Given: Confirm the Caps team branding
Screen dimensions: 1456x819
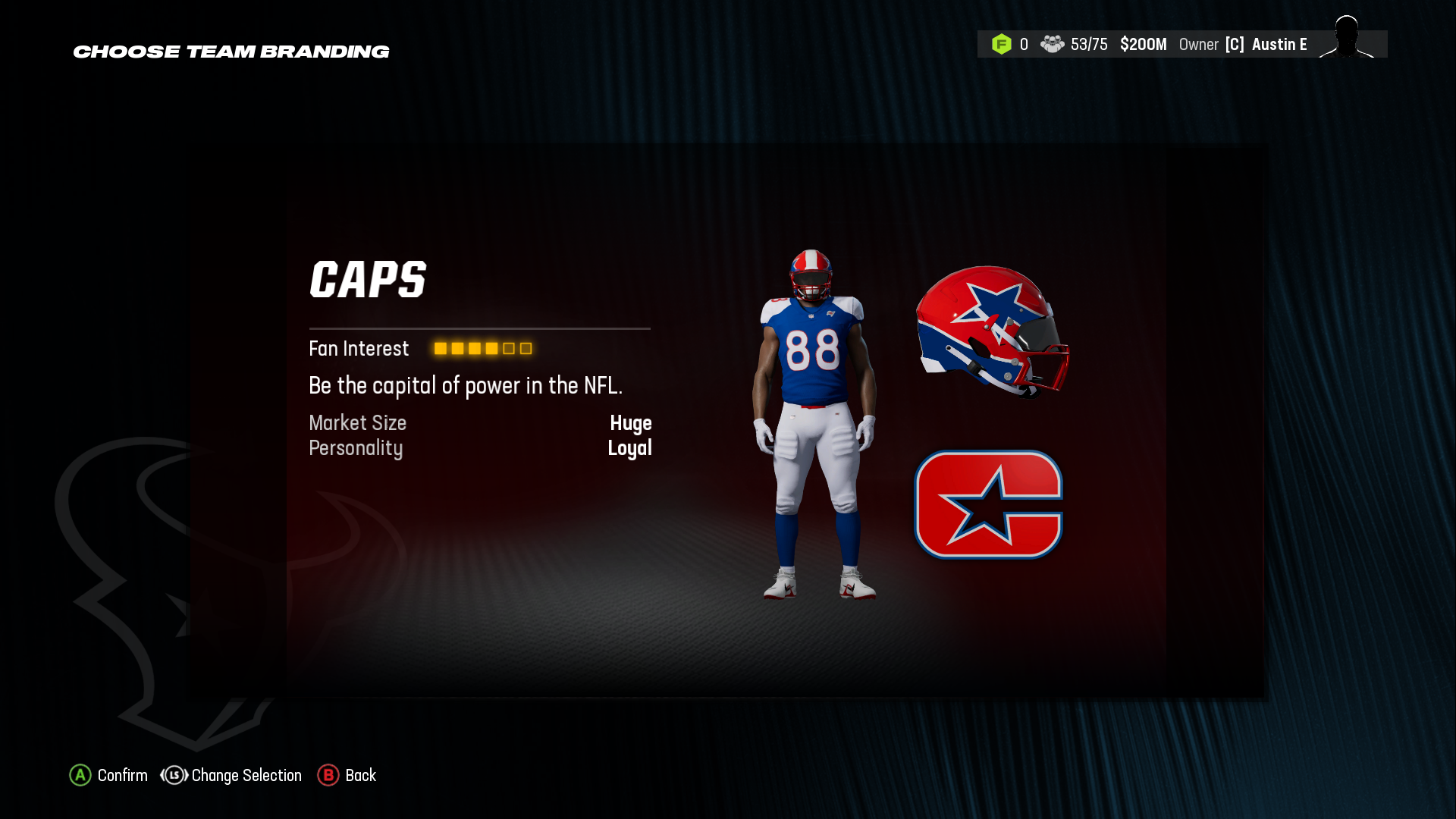Looking at the screenshot, I should pos(121,775).
